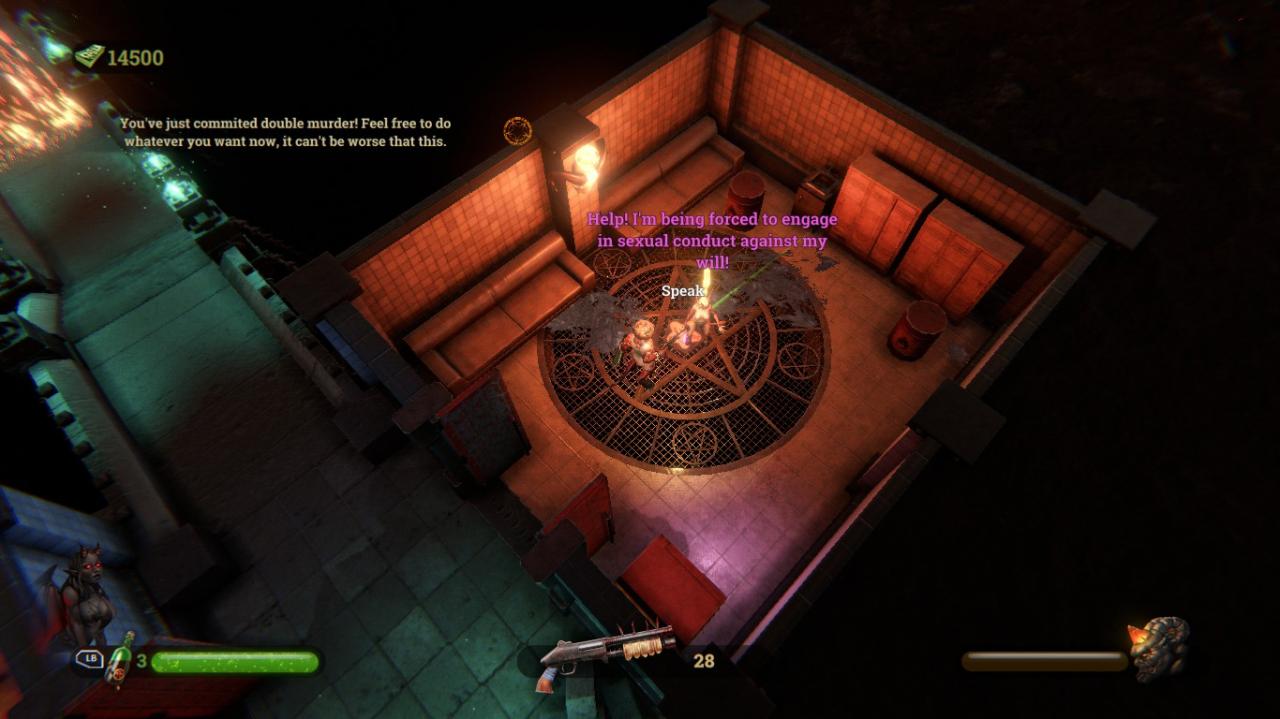The height and width of the screenshot is (719, 1280).
Task: Choose the Speak interaction prompt
Action: (x=682, y=291)
